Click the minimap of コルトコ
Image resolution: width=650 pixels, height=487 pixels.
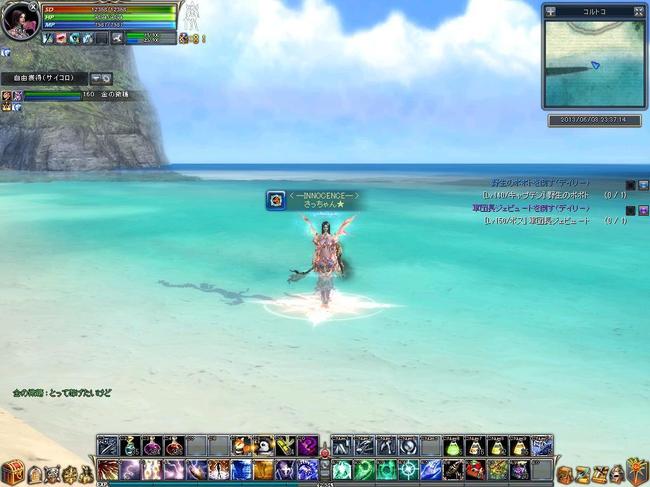point(594,63)
